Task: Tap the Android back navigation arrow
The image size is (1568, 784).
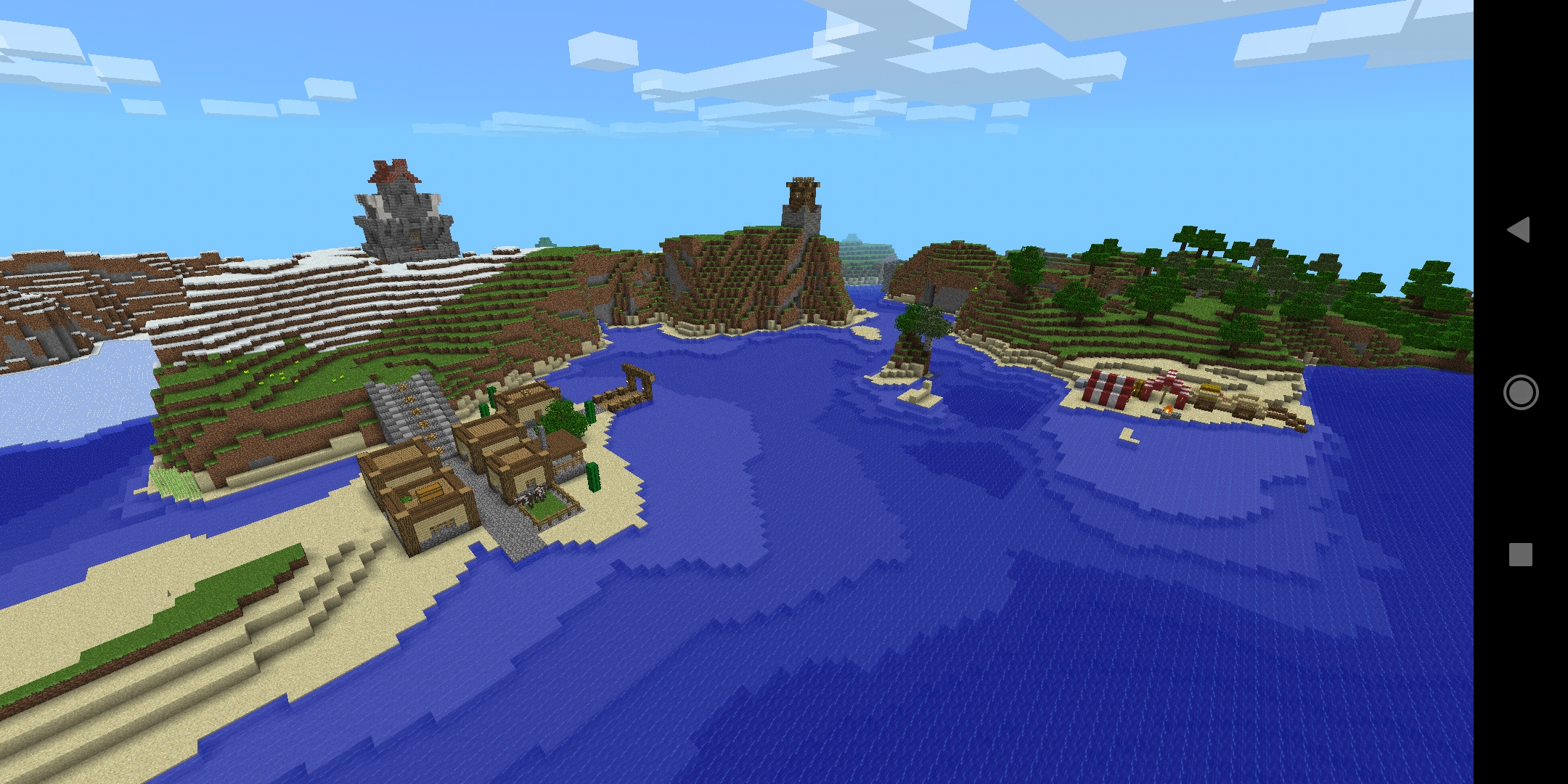Action: coord(1520,231)
